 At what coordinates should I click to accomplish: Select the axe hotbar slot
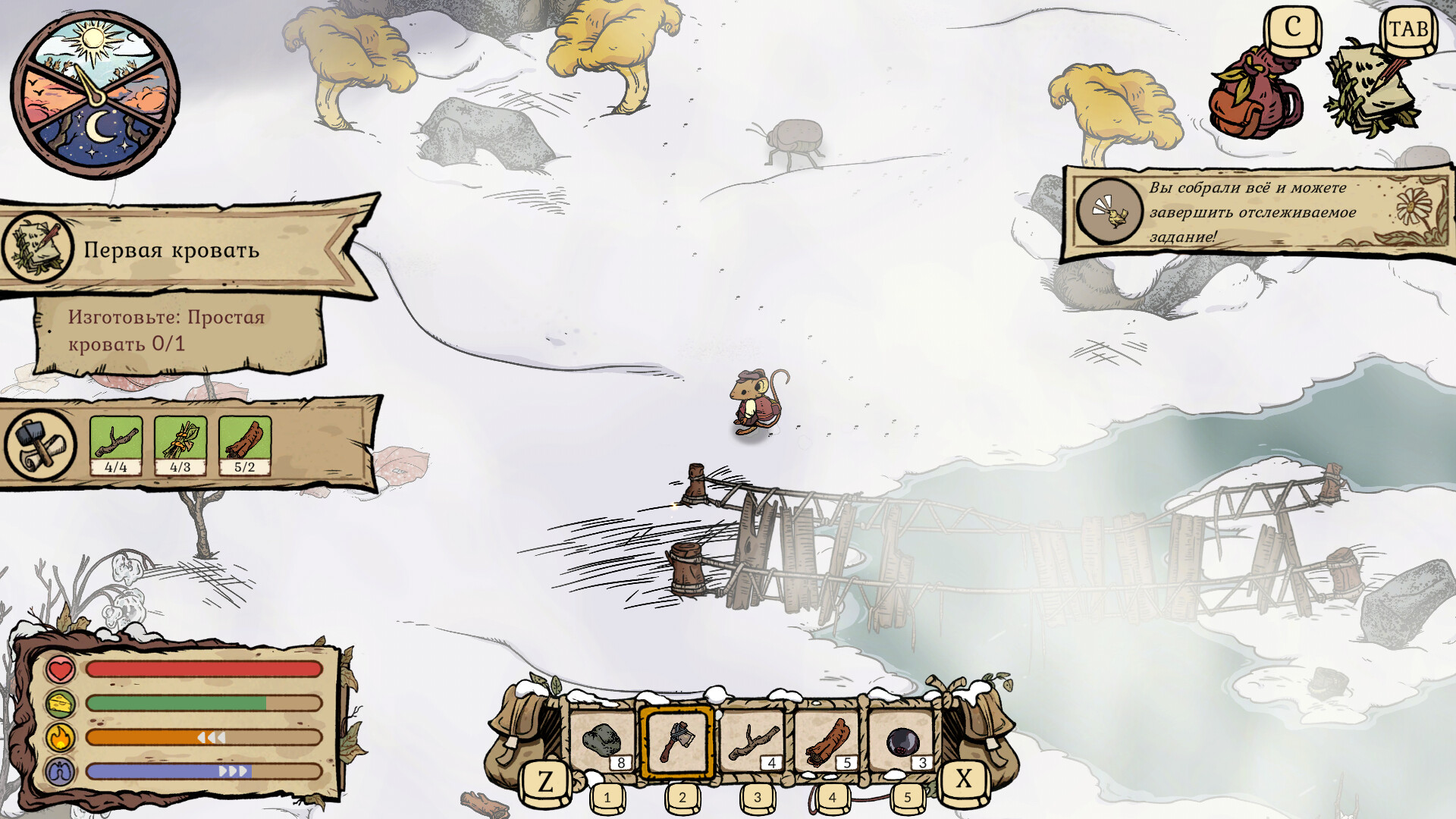tap(677, 742)
